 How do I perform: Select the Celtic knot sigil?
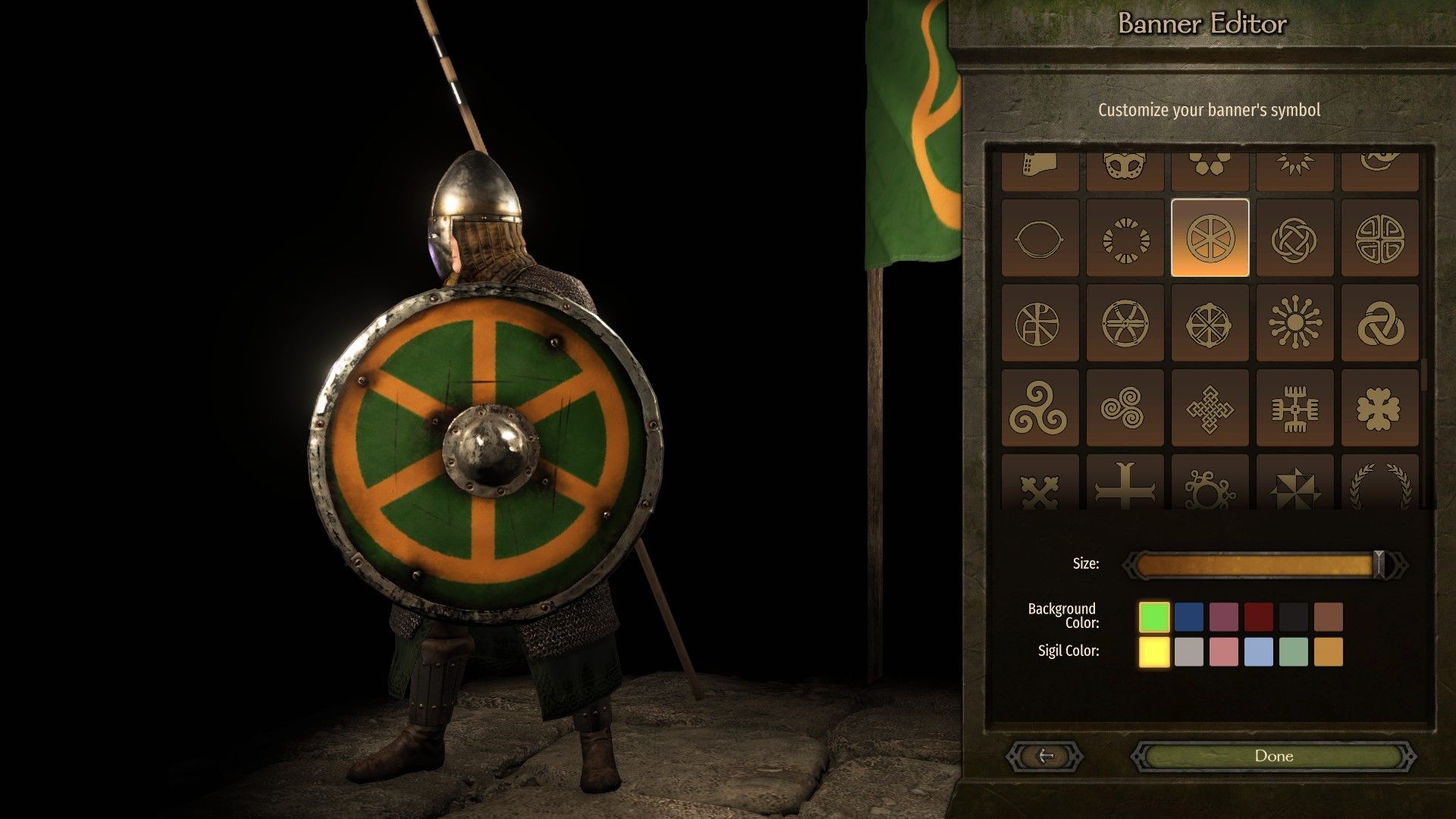[x=1295, y=239]
